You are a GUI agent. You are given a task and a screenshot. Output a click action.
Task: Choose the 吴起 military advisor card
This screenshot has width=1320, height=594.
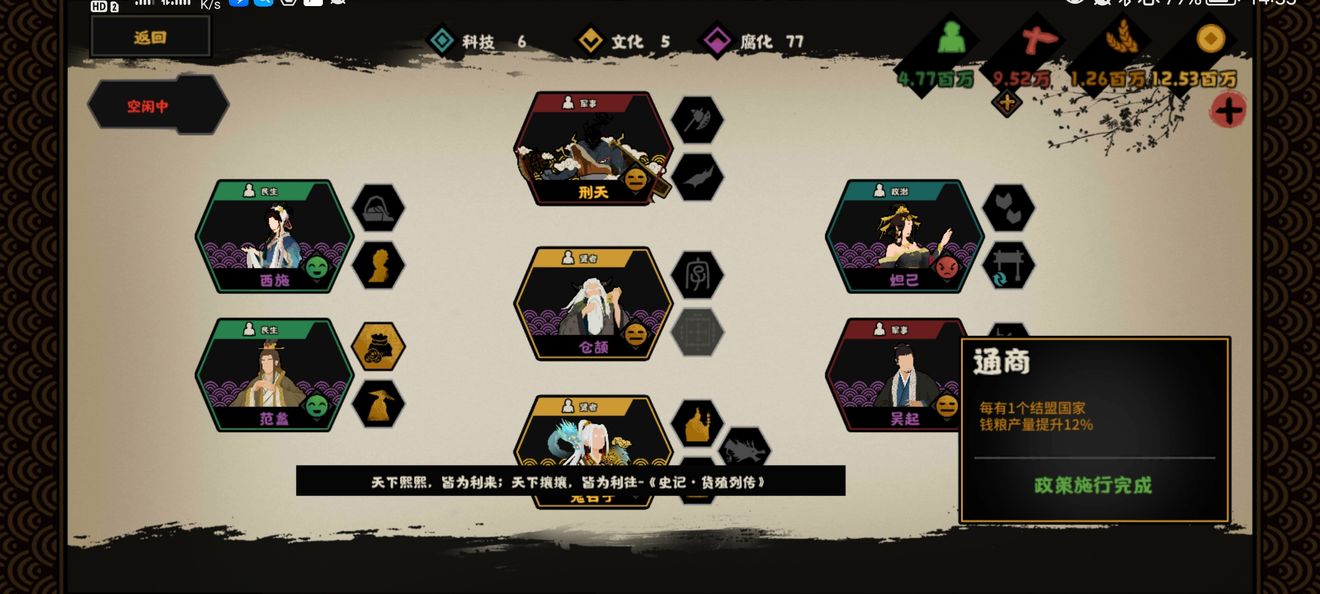click(x=893, y=375)
